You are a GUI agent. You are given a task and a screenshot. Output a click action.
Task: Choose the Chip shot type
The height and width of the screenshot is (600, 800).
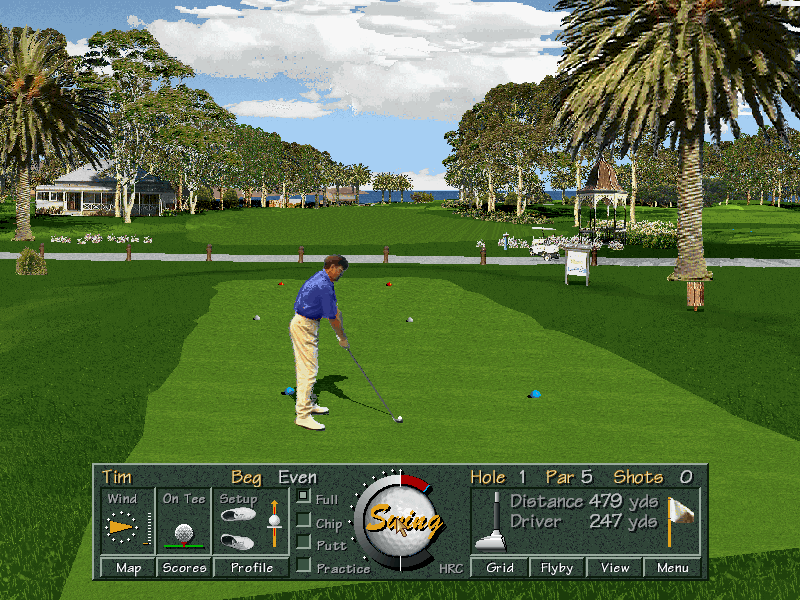303,520
